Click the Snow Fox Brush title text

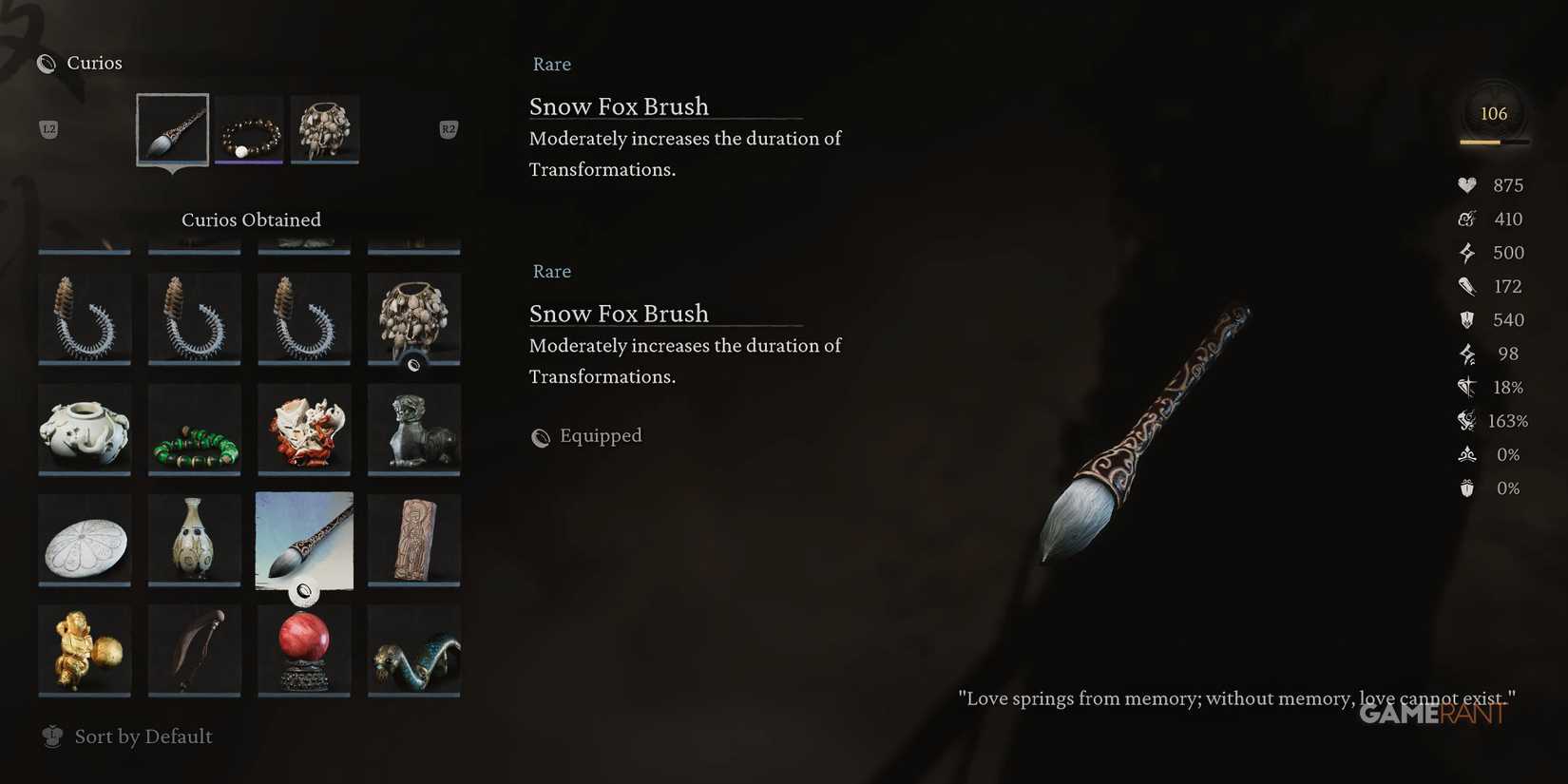619,106
